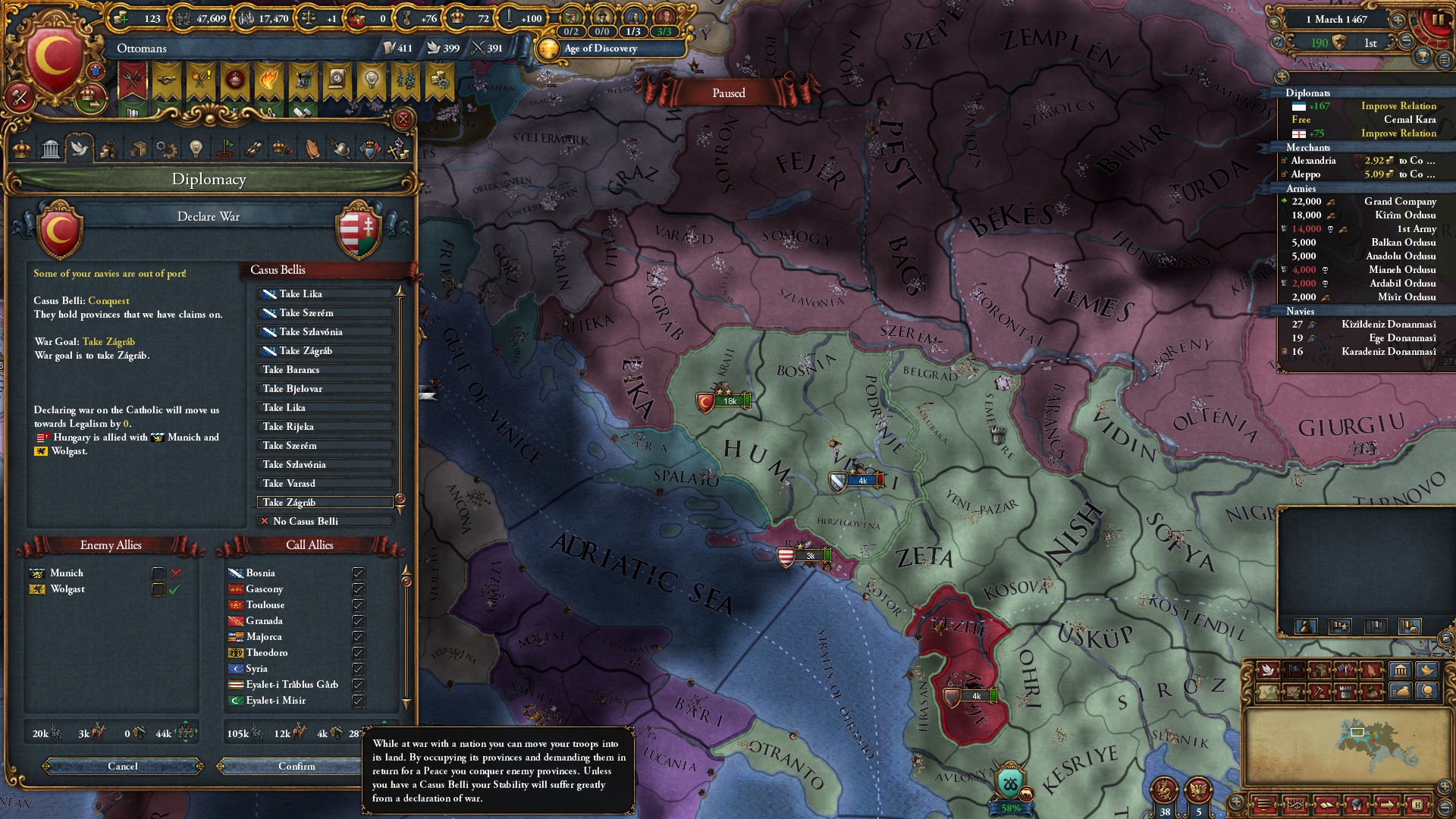This screenshot has width=1456, height=819.
Task: Cancel the Declare War dialog
Action: pyautogui.click(x=123, y=766)
